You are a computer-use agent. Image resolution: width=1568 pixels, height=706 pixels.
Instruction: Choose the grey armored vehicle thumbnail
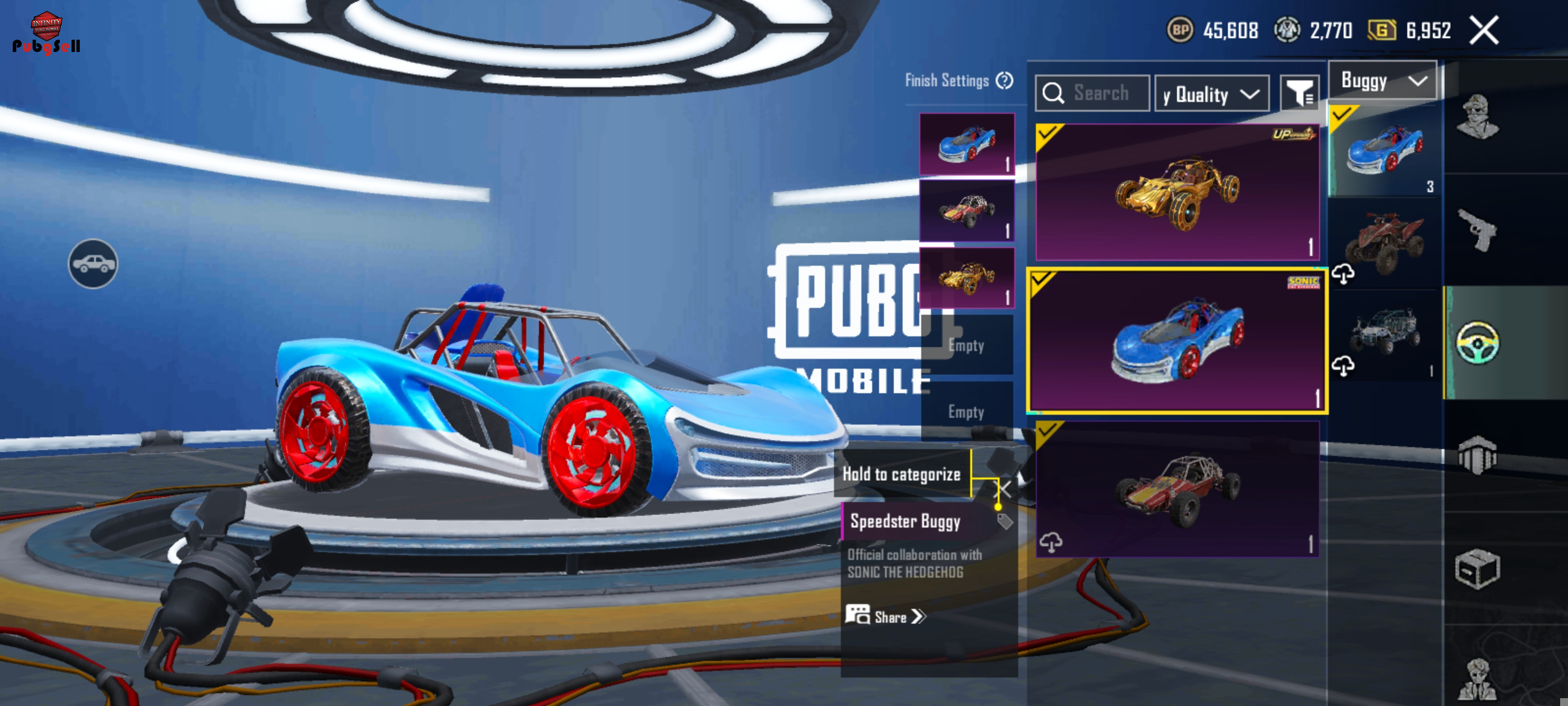[1385, 335]
